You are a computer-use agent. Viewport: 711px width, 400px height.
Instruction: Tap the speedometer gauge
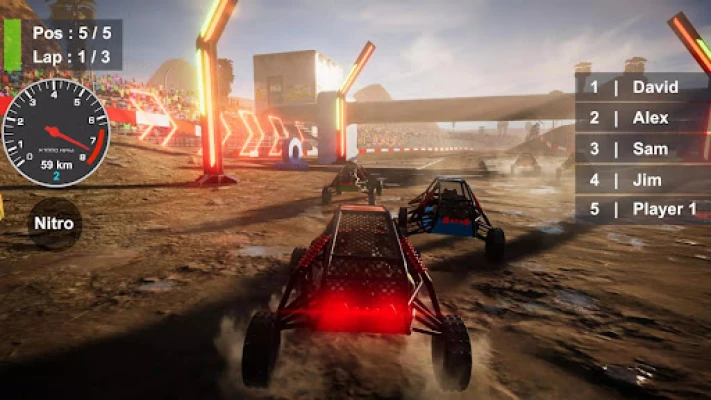coord(55,133)
